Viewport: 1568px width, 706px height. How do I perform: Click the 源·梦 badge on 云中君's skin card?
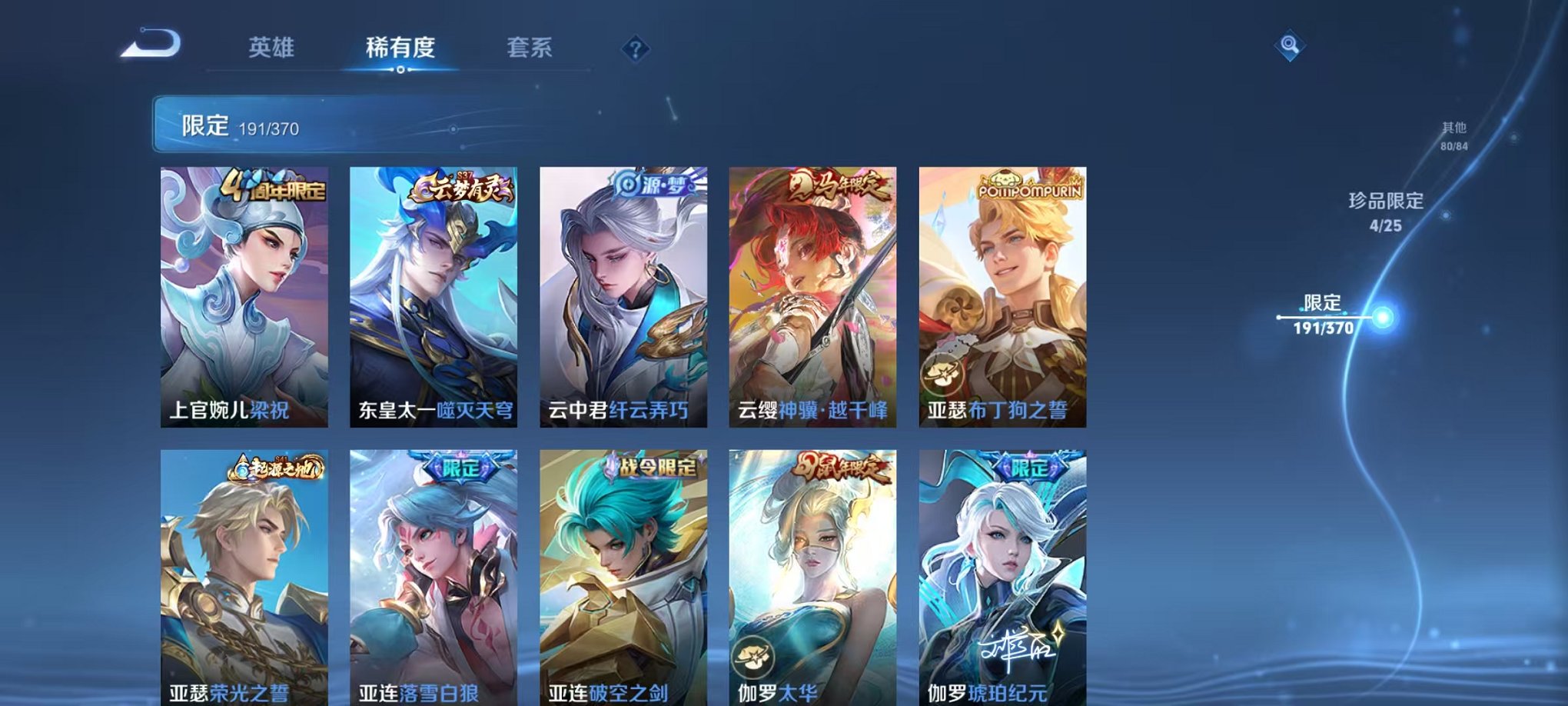653,185
